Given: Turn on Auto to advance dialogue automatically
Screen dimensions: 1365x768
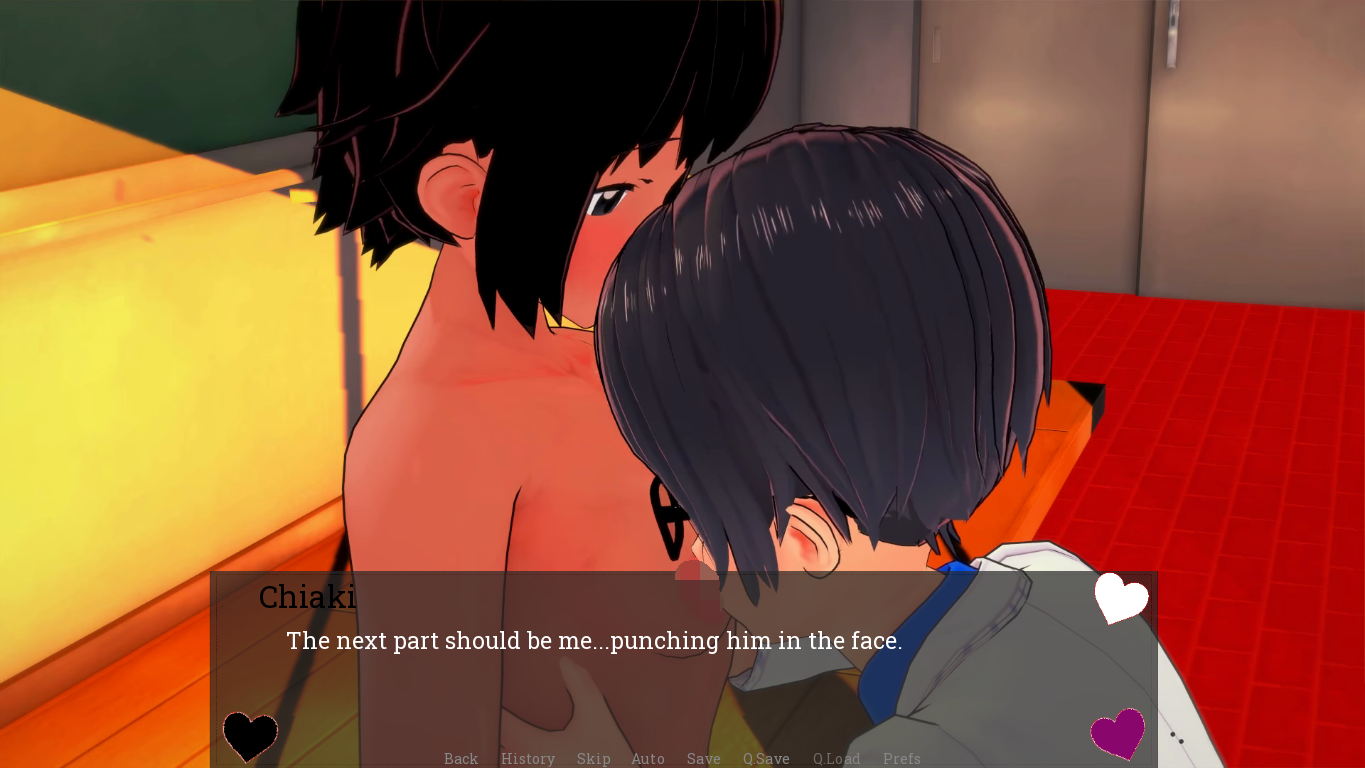Looking at the screenshot, I should point(648,759).
